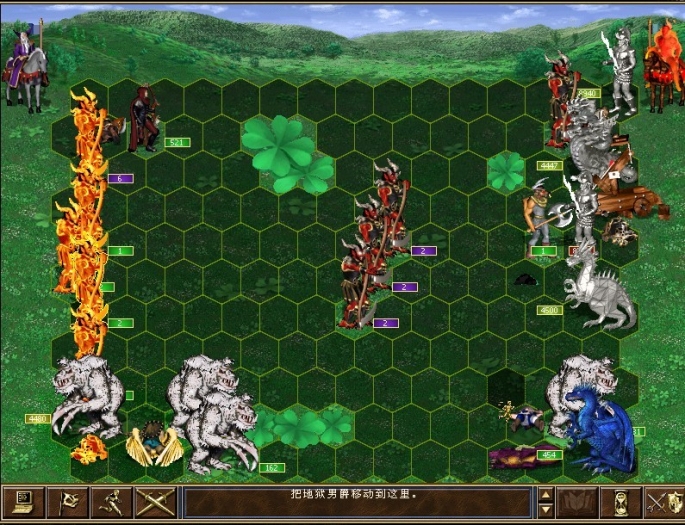Open the spell book to cast
This screenshot has height=525, width=685.
point(580,502)
